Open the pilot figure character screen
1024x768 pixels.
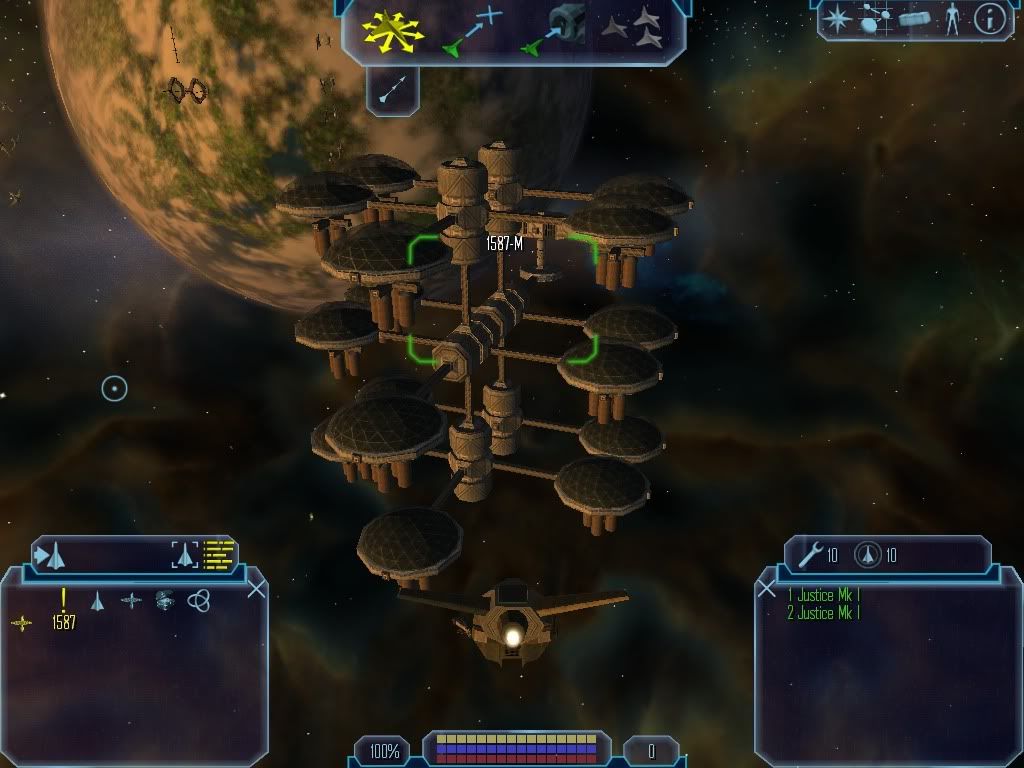click(x=952, y=19)
